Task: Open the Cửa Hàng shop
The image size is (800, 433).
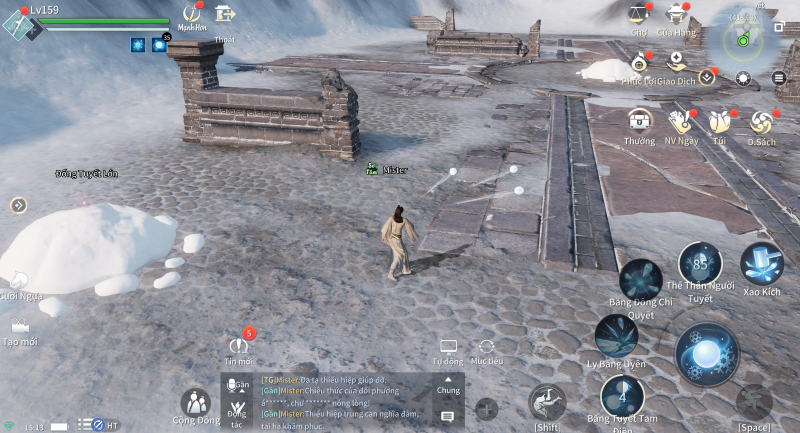Action: 677,15
